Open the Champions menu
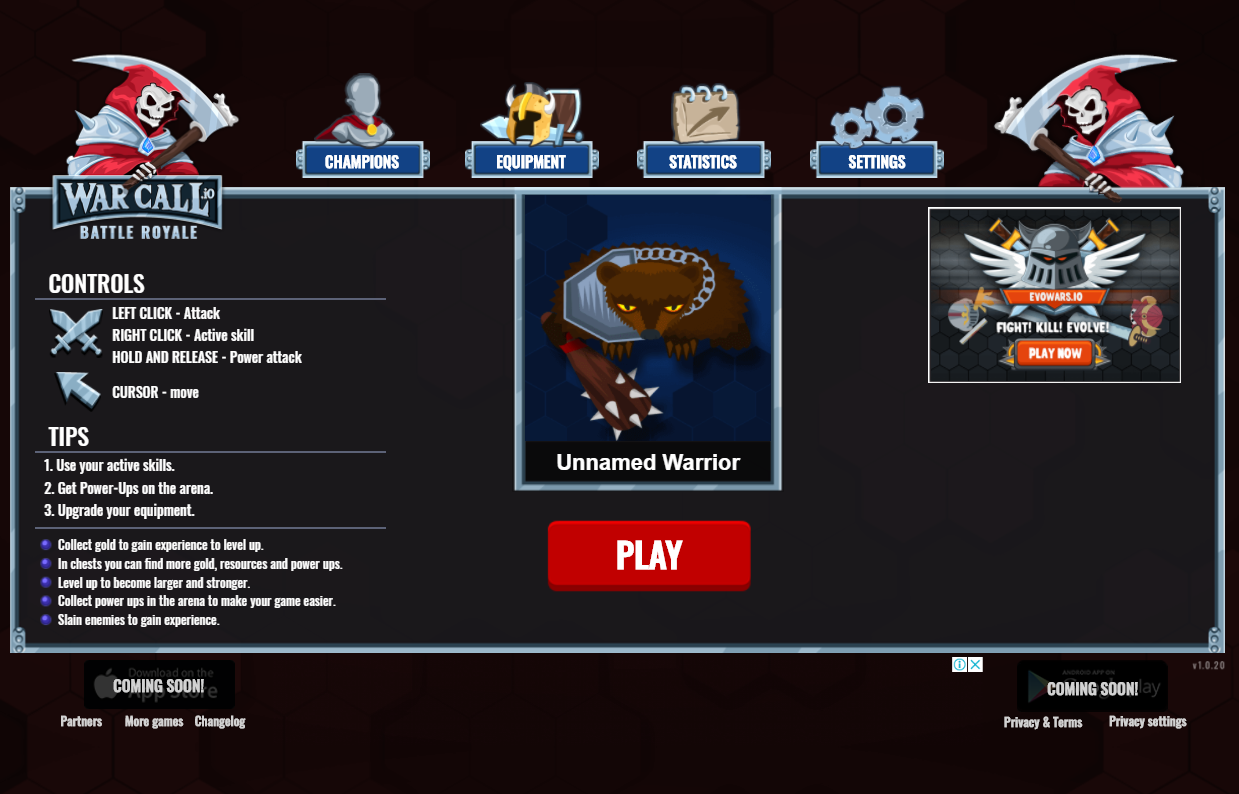 (x=362, y=161)
